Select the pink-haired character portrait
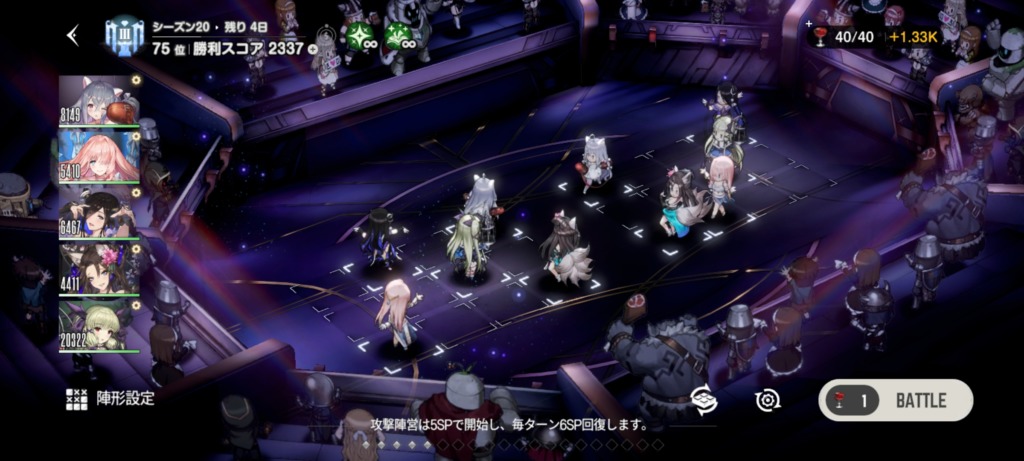 [98, 154]
